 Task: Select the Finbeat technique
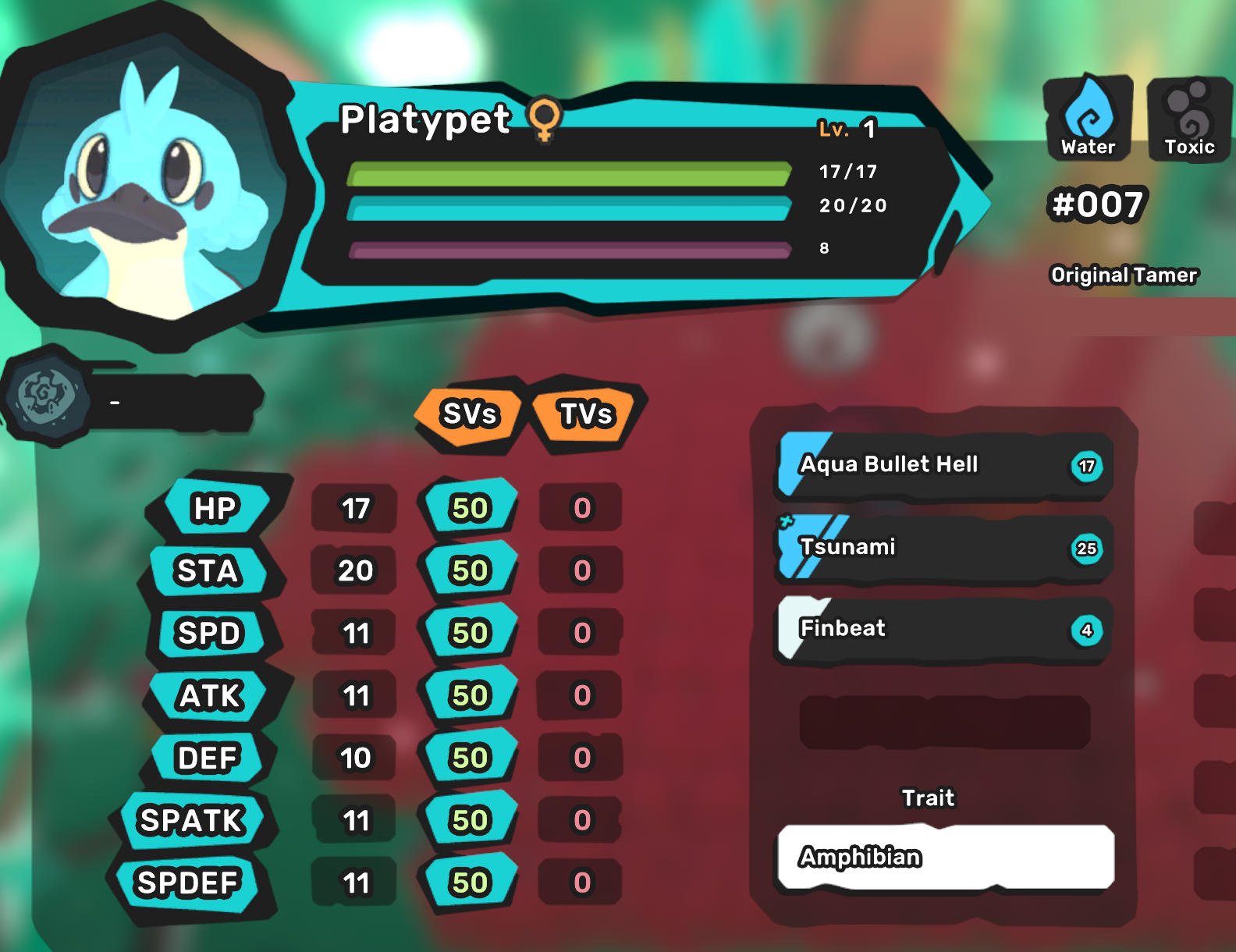(x=944, y=630)
